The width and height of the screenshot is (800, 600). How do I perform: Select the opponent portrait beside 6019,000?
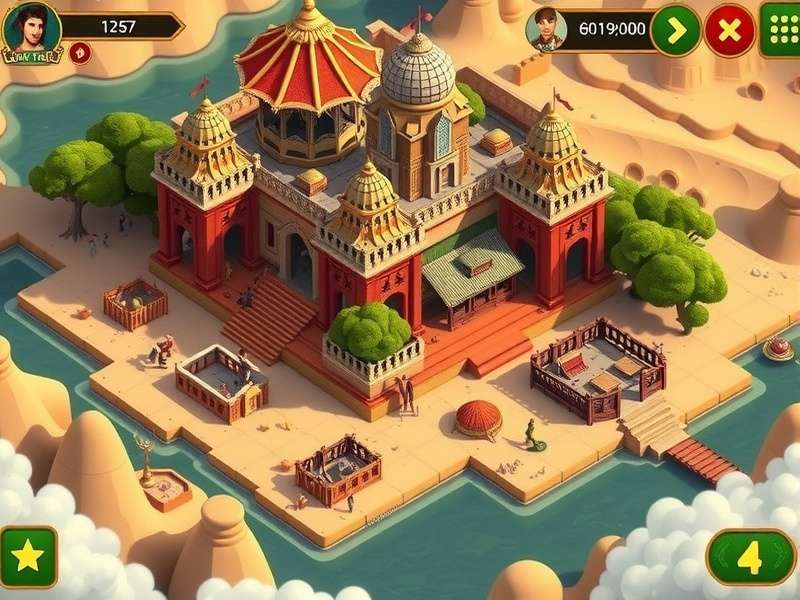click(x=545, y=29)
